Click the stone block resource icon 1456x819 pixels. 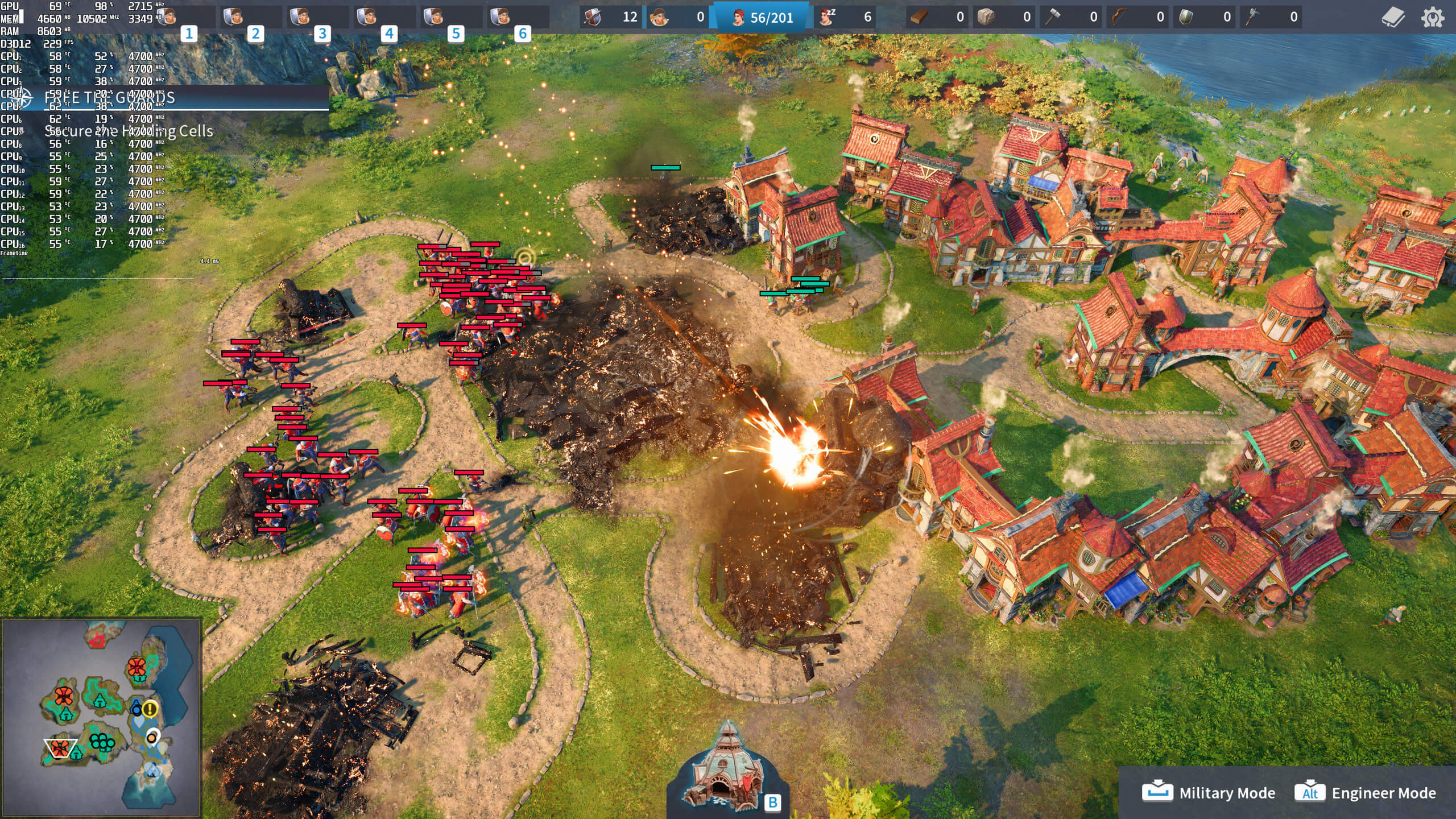point(986,17)
